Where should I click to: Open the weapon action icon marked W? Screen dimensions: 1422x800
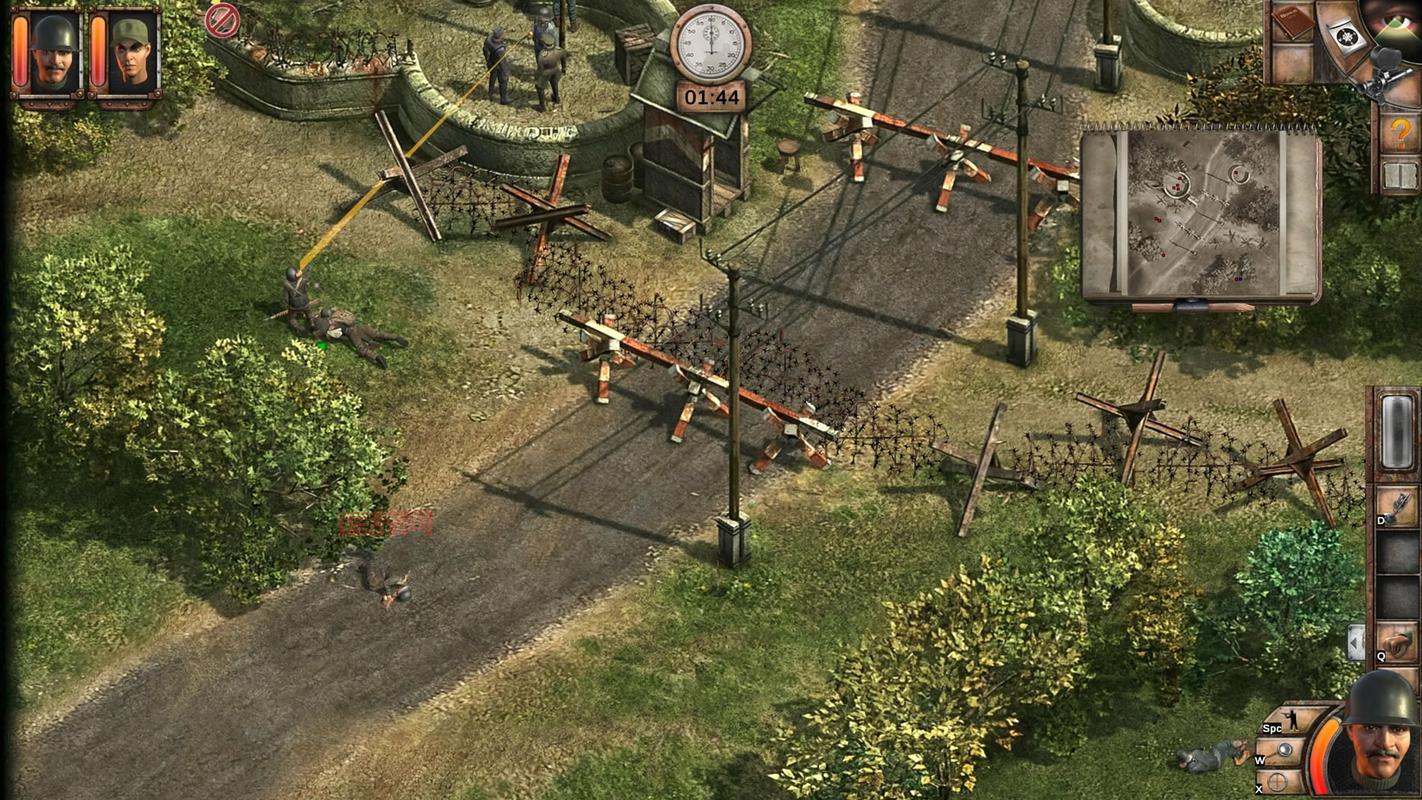1284,748
